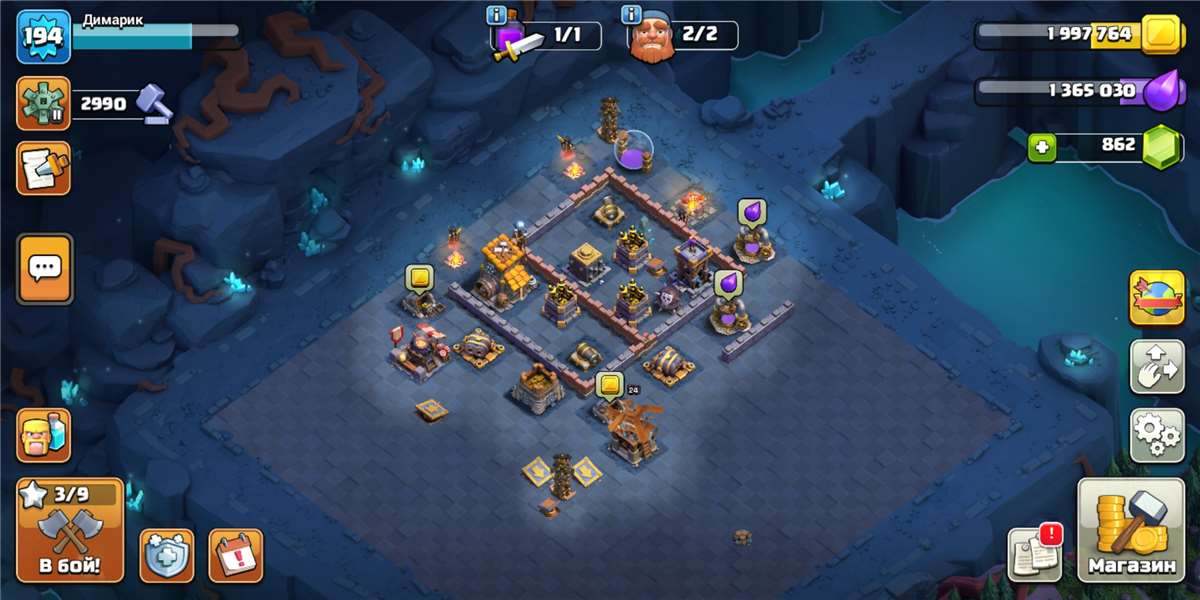Screen dimensions: 1200x600
Task: Open the news notes with red alert
Action: pyautogui.click(x=1035, y=553)
